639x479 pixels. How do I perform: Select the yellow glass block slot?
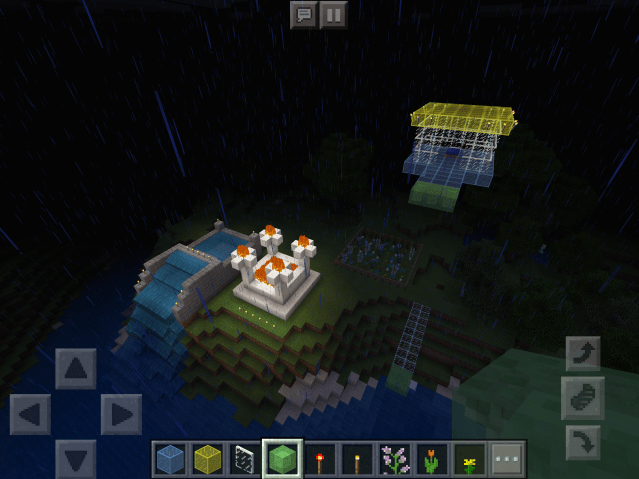(207, 459)
